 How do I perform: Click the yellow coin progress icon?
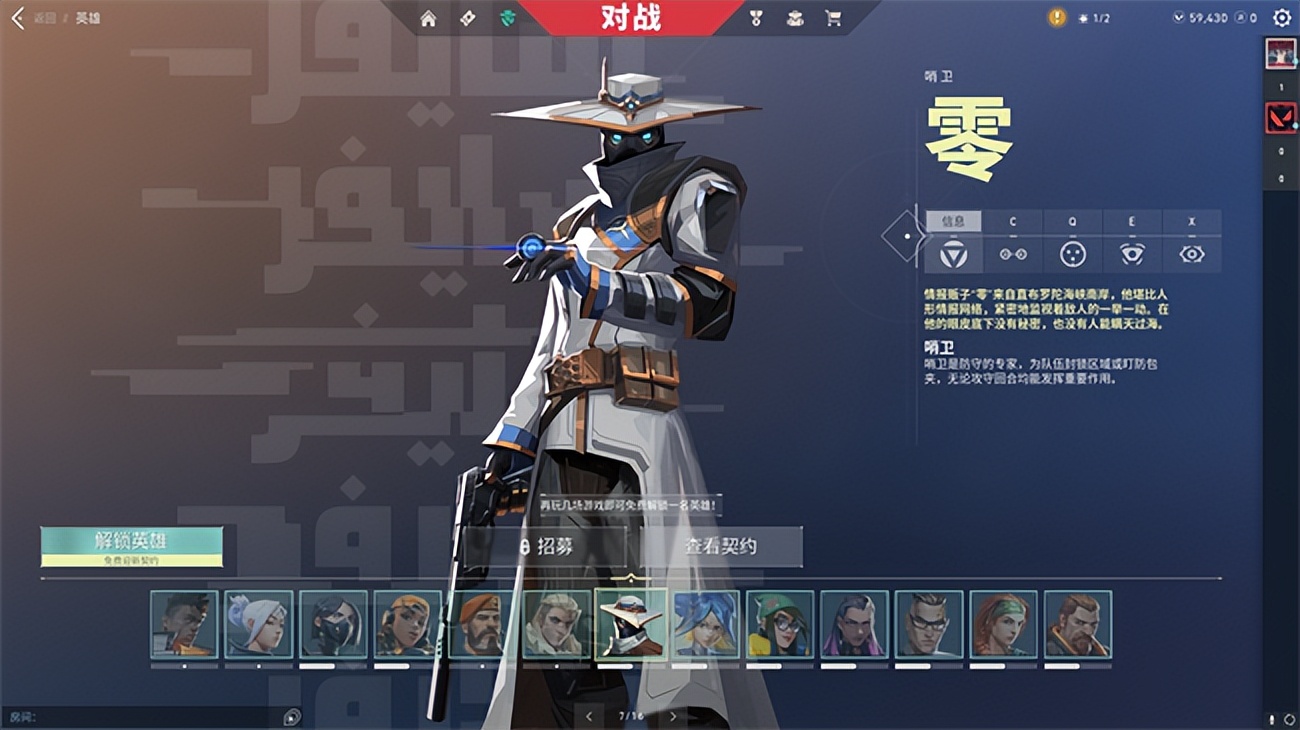pyautogui.click(x=1056, y=17)
